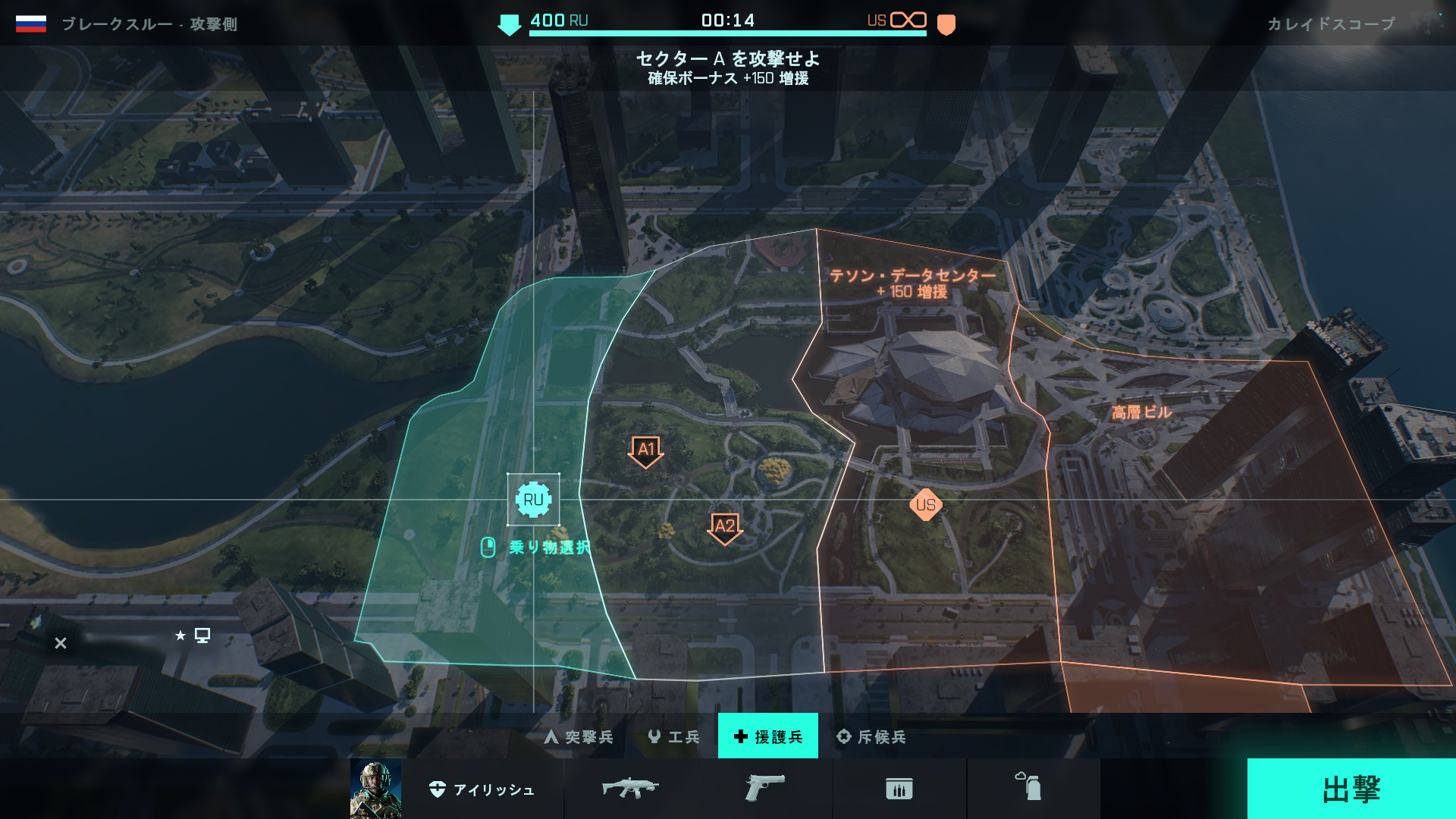
Task: Open the pistol sidearm slot
Action: (x=764, y=789)
